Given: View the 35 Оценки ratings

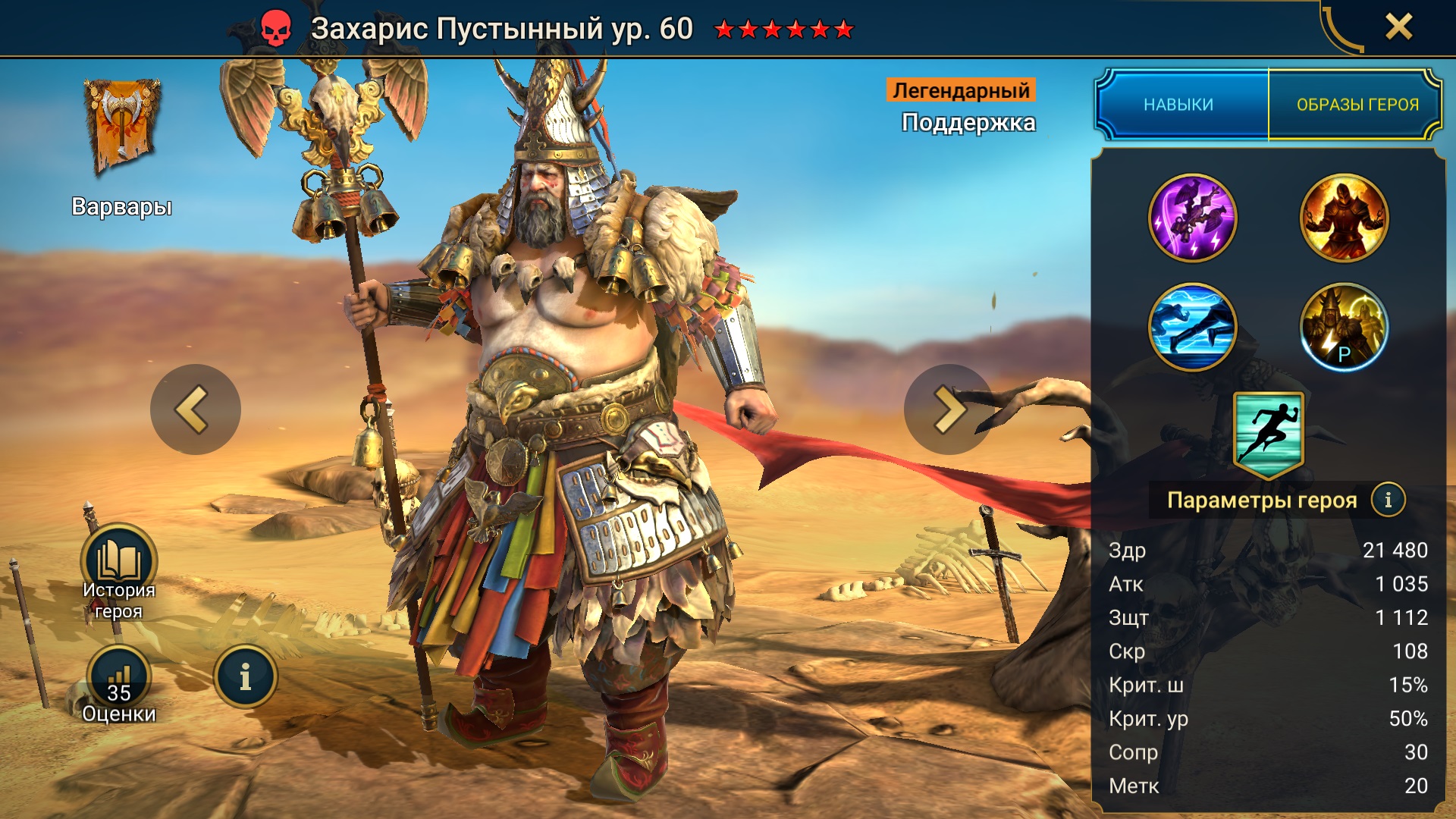Looking at the screenshot, I should click(x=119, y=680).
